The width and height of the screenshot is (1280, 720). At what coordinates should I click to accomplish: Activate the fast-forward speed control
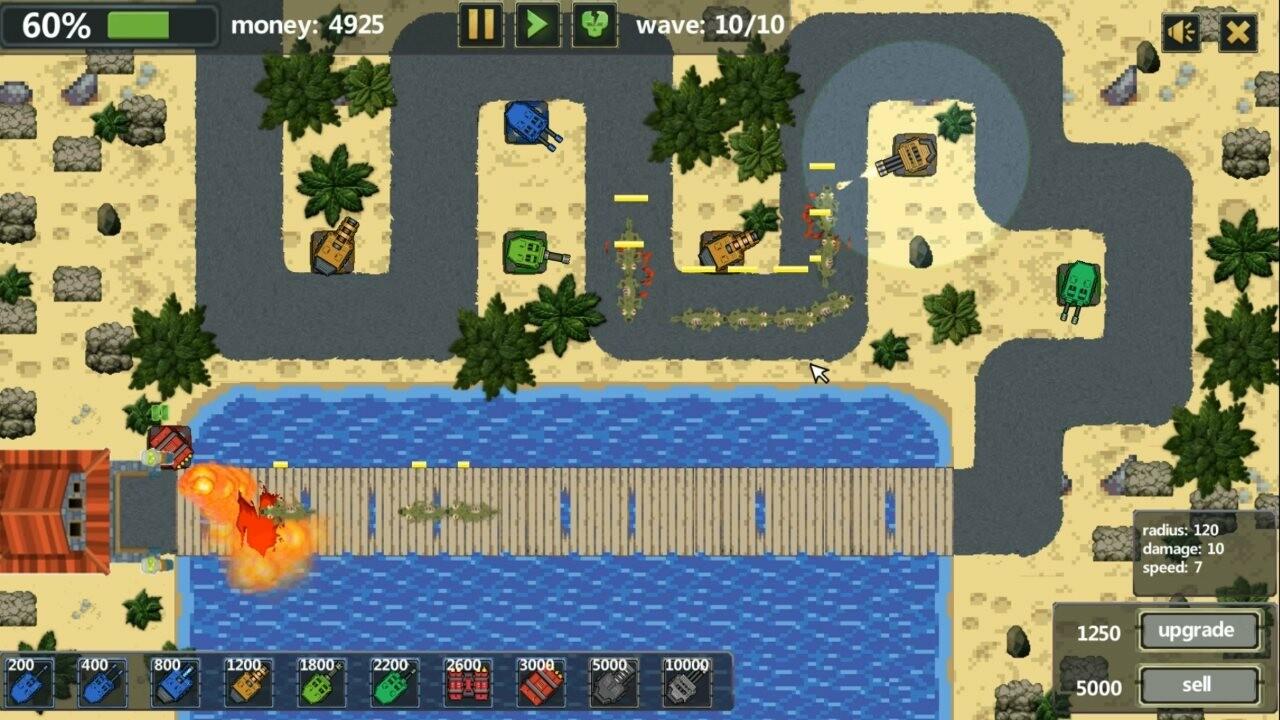point(537,27)
